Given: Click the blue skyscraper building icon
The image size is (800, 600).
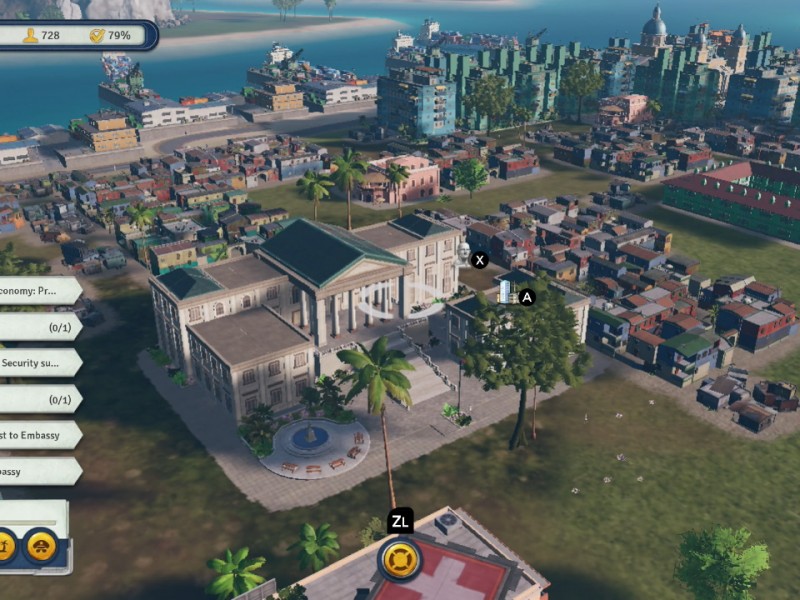Looking at the screenshot, I should point(507,291).
